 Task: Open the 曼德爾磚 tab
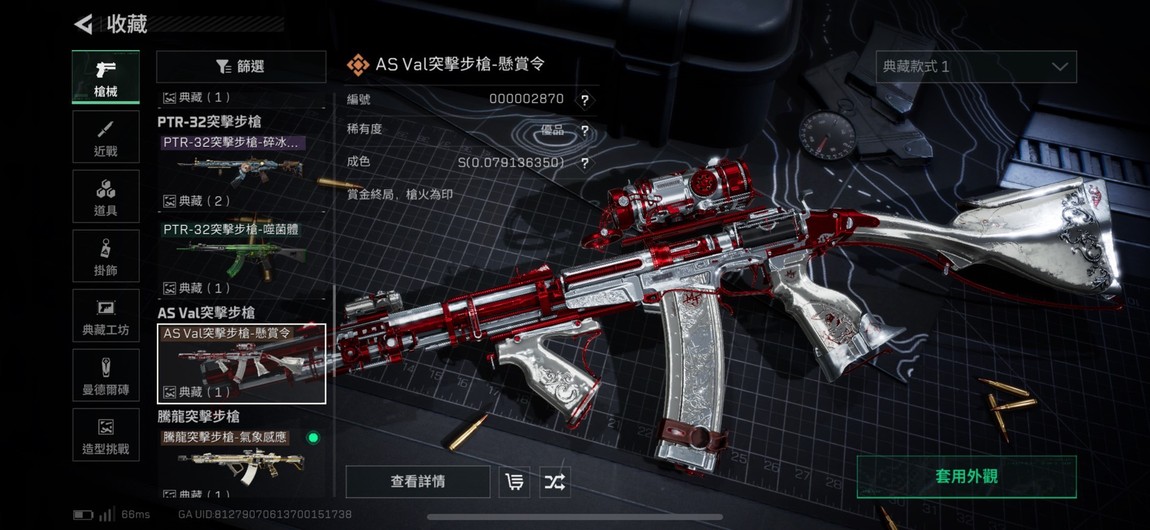[x=105, y=376]
